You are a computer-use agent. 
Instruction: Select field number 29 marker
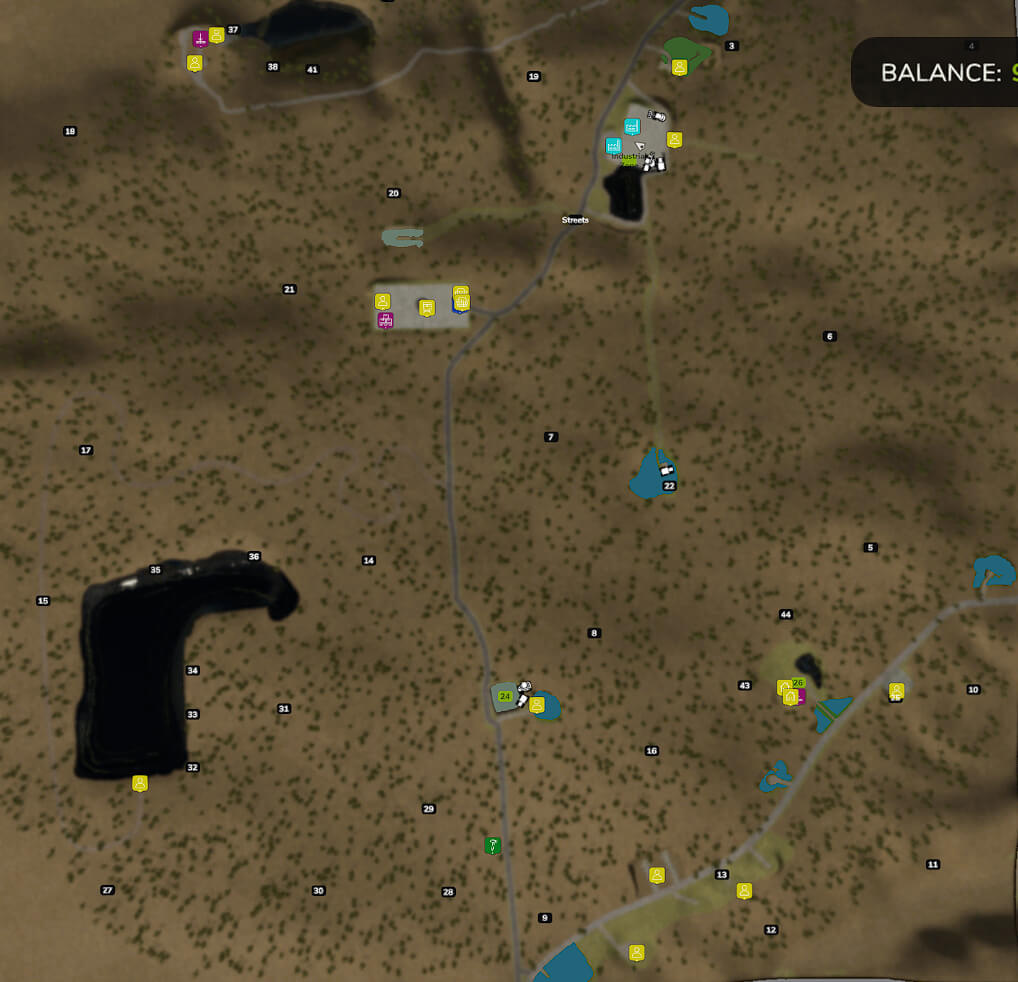tap(429, 809)
